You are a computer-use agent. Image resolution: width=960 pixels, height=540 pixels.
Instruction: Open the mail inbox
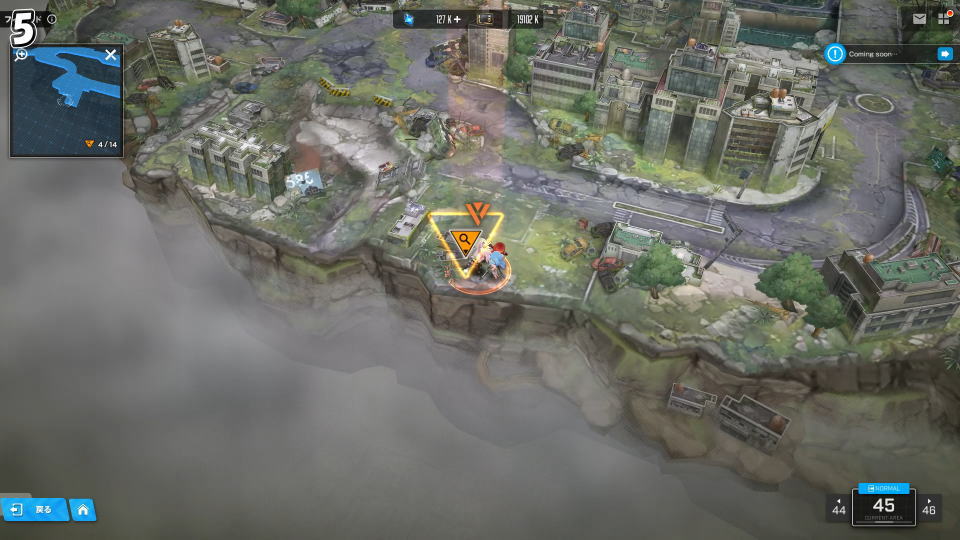pyautogui.click(x=919, y=19)
